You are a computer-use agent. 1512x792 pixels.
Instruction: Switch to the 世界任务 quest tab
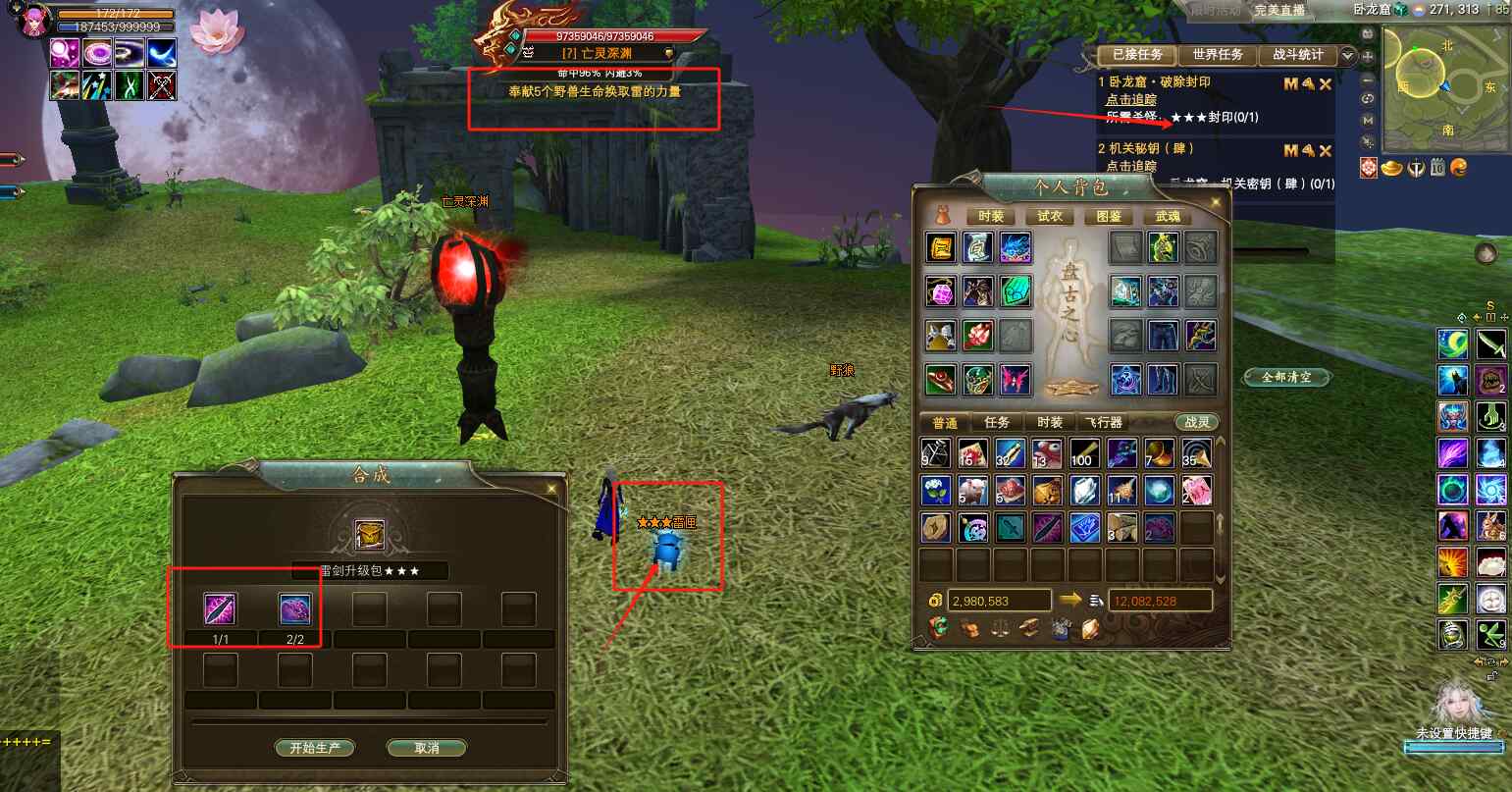[x=1218, y=55]
